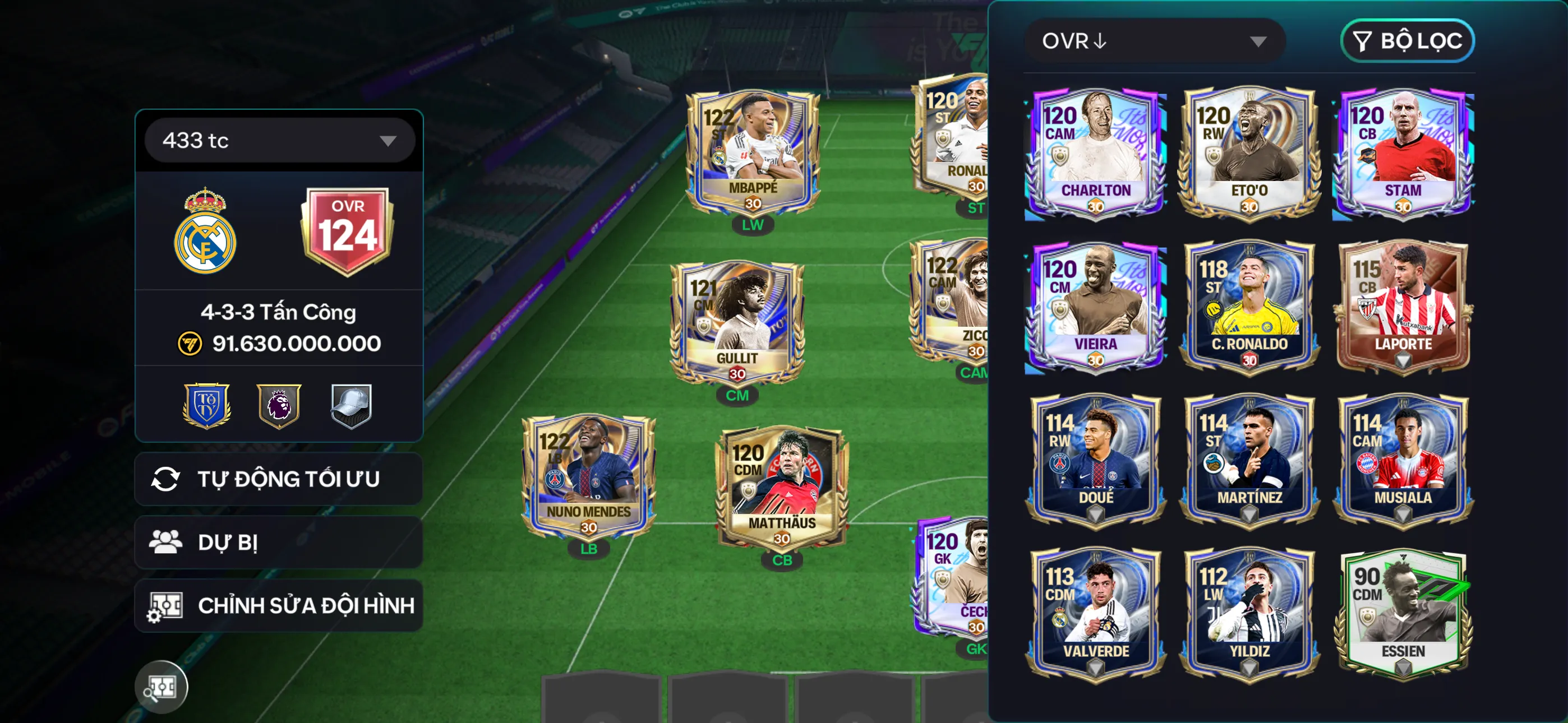Click the Real Madrid club crest
Viewport: 1568px width, 723px height.
[205, 233]
